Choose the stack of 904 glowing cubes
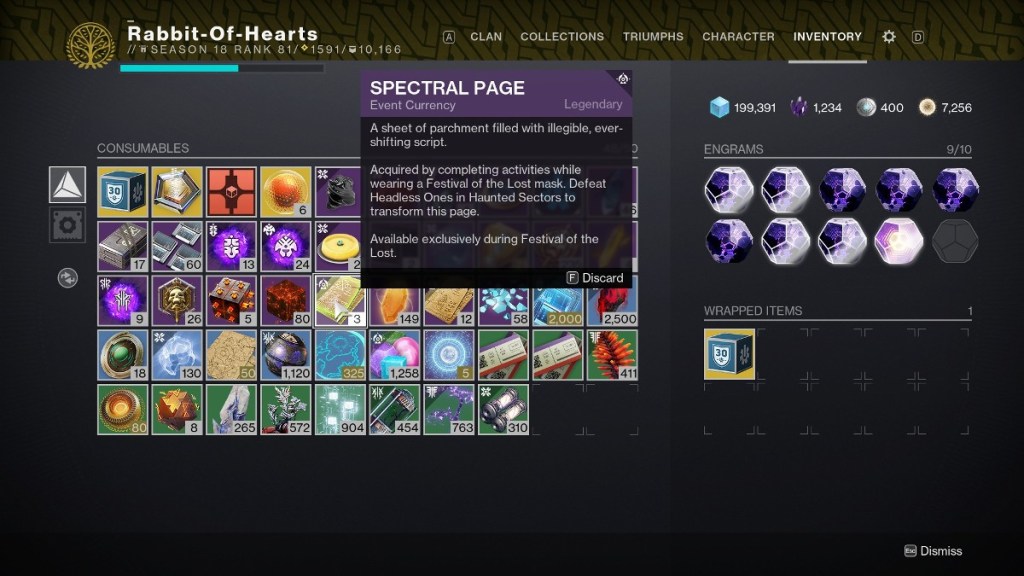Viewport: 1024px width, 576px height. [340, 410]
